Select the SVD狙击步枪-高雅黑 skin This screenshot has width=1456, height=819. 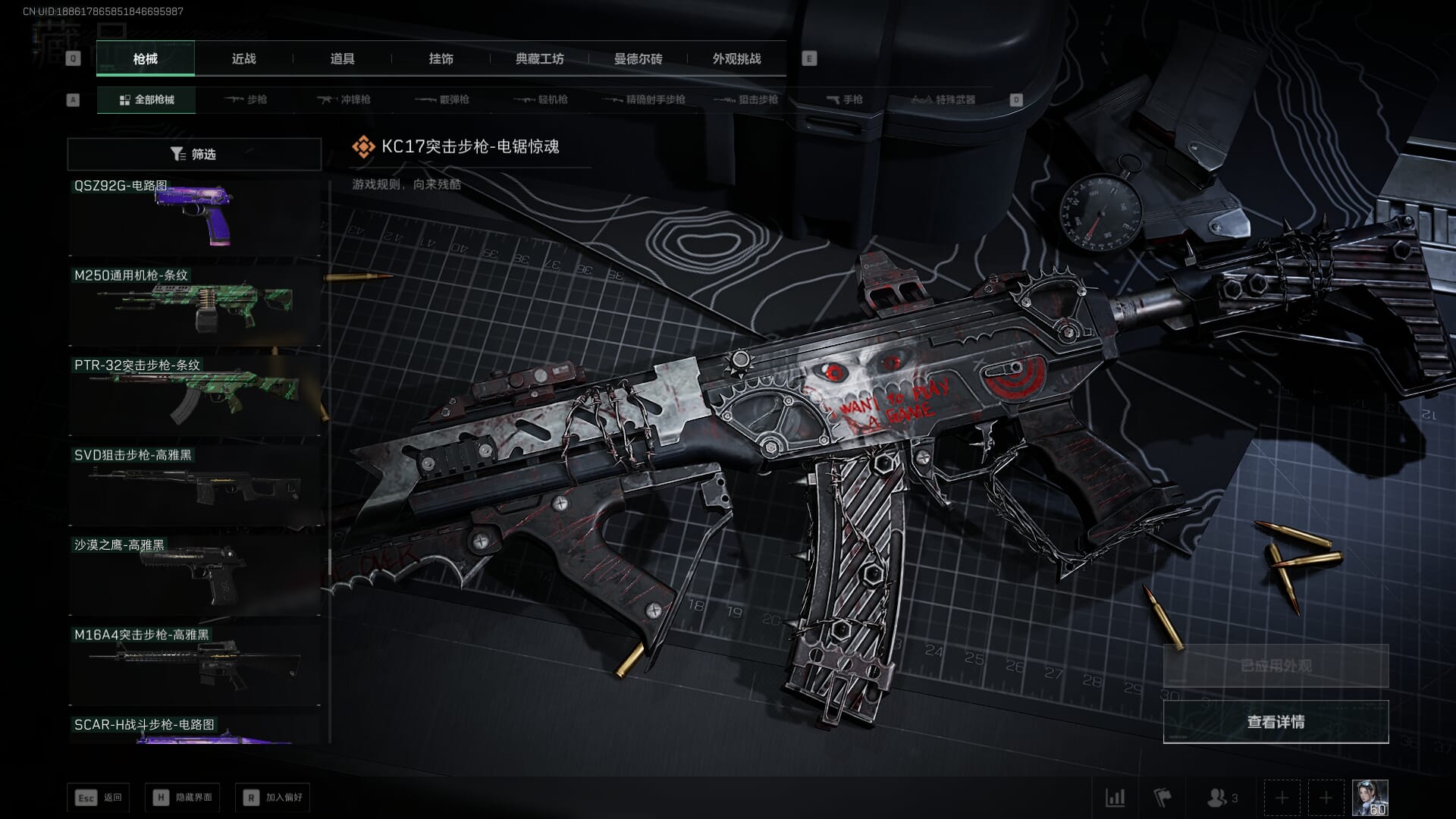[x=194, y=486]
